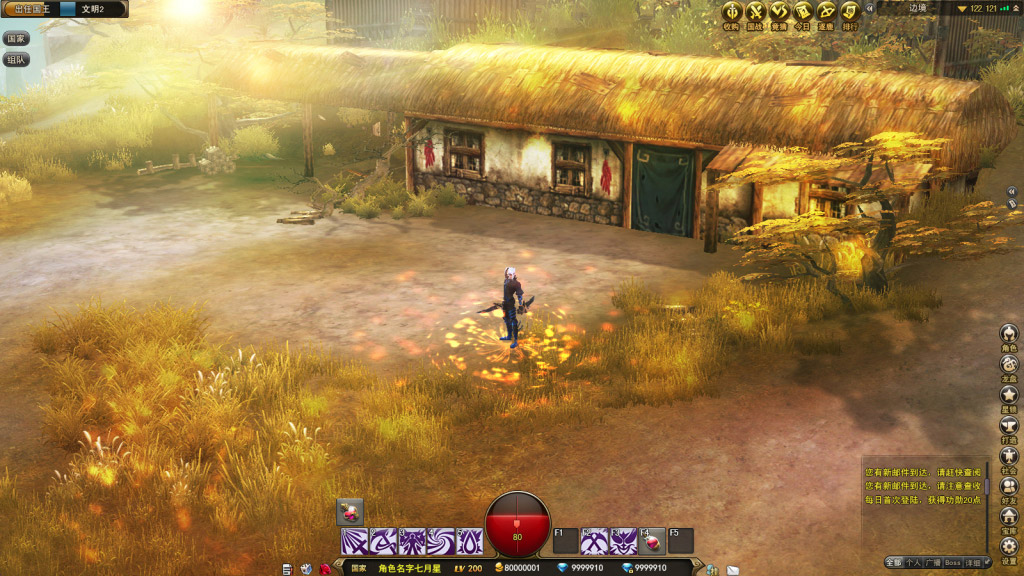Open the 宝库 treasury icon

[1009, 516]
